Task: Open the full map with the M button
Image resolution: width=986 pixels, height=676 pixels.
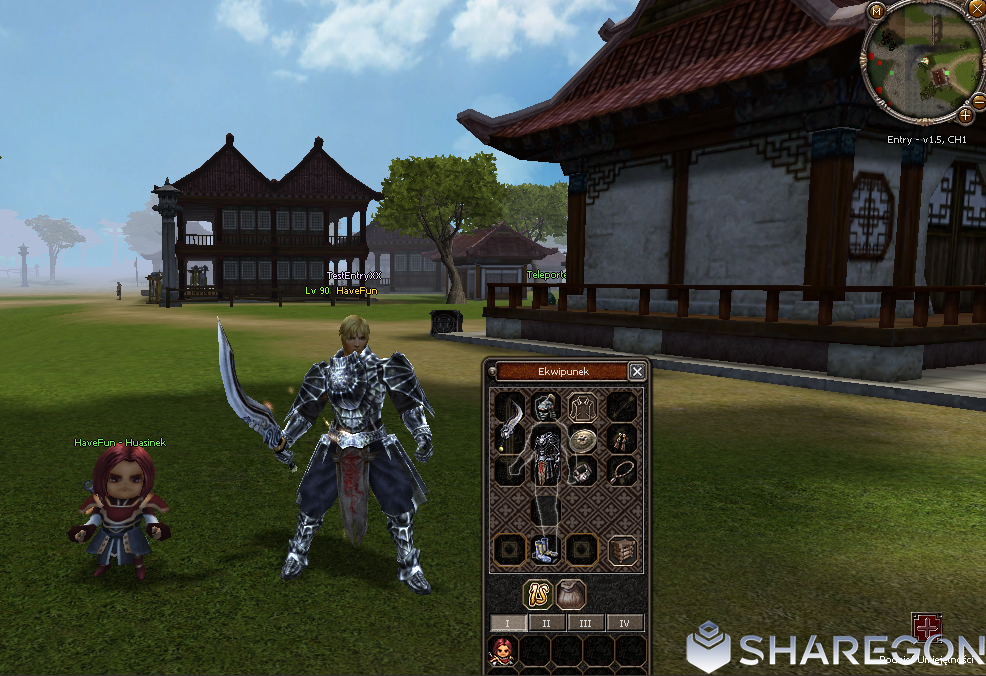Action: pyautogui.click(x=877, y=12)
